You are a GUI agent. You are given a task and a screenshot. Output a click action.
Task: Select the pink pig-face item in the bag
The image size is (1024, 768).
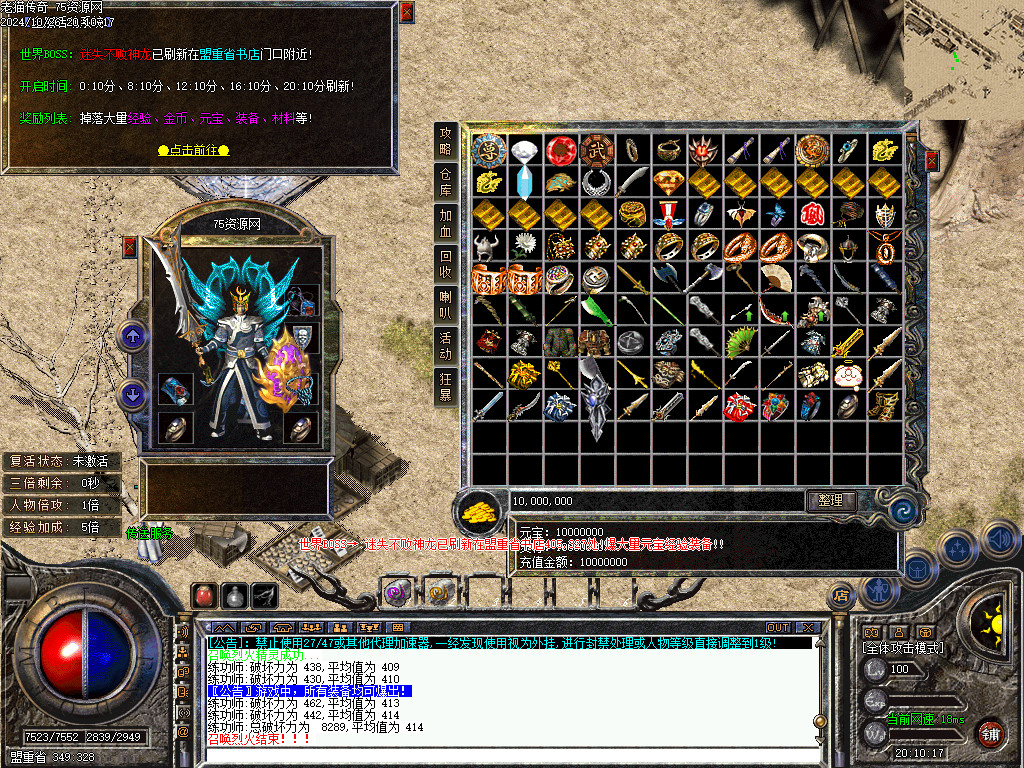click(850, 374)
